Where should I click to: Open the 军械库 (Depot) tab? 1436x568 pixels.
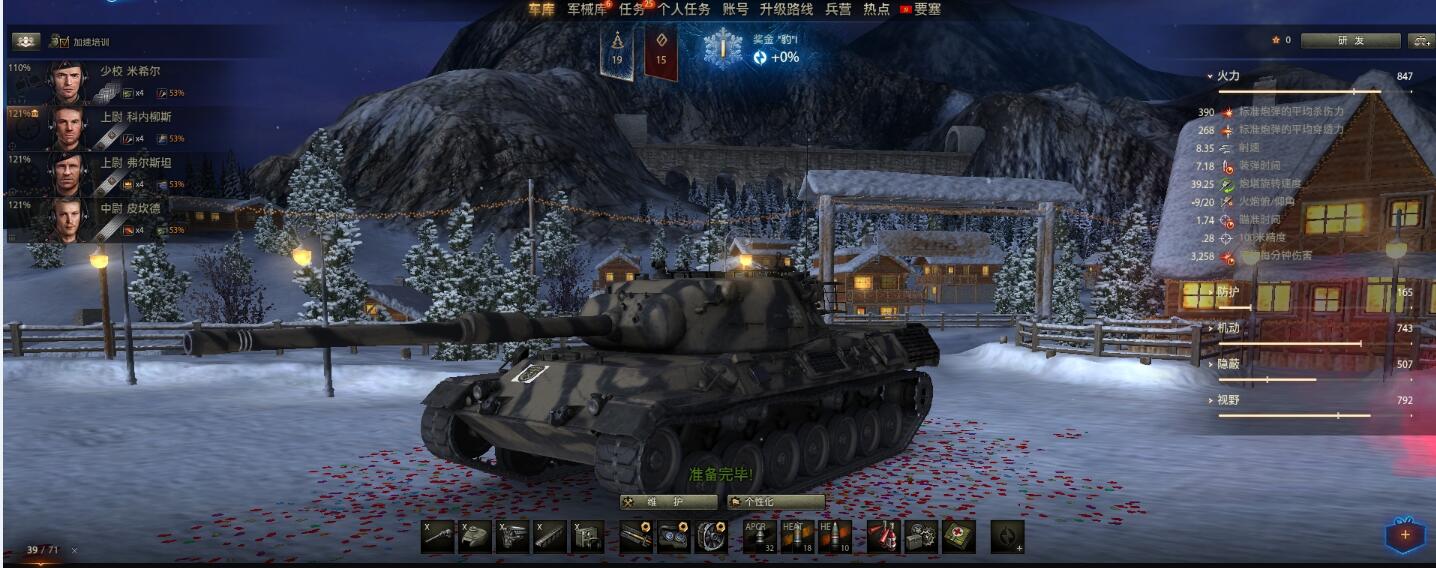586,9
